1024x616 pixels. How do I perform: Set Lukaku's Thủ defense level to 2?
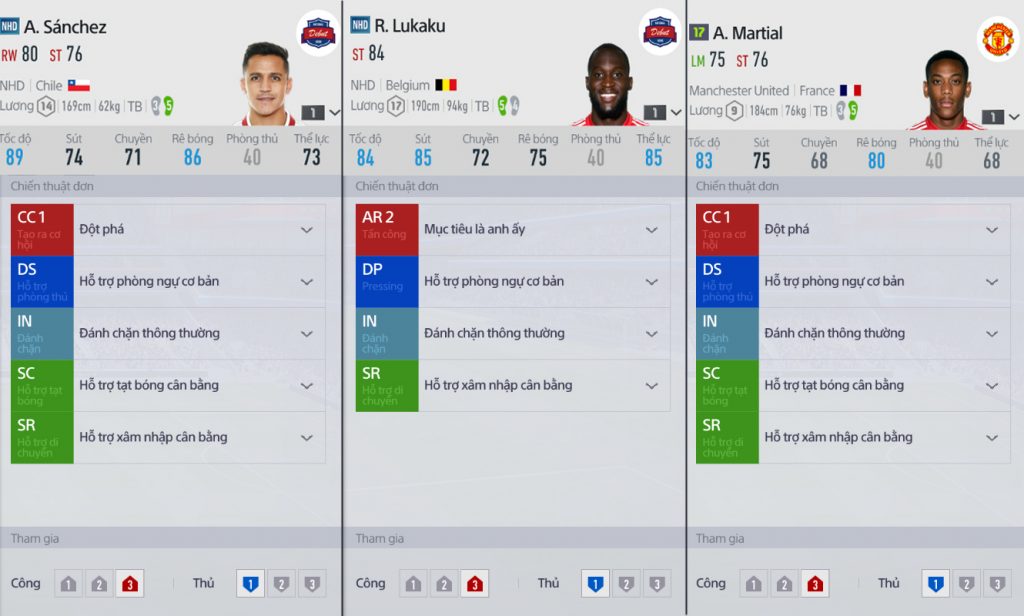coord(626,584)
